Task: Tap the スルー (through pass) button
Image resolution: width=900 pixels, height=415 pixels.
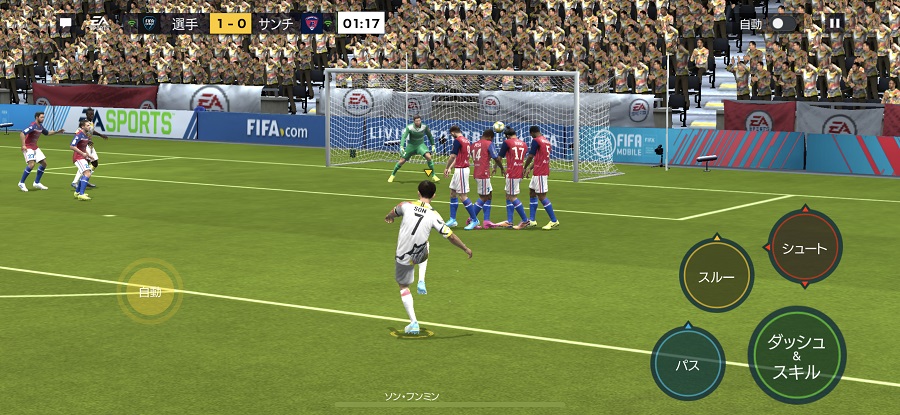Action: coord(716,277)
